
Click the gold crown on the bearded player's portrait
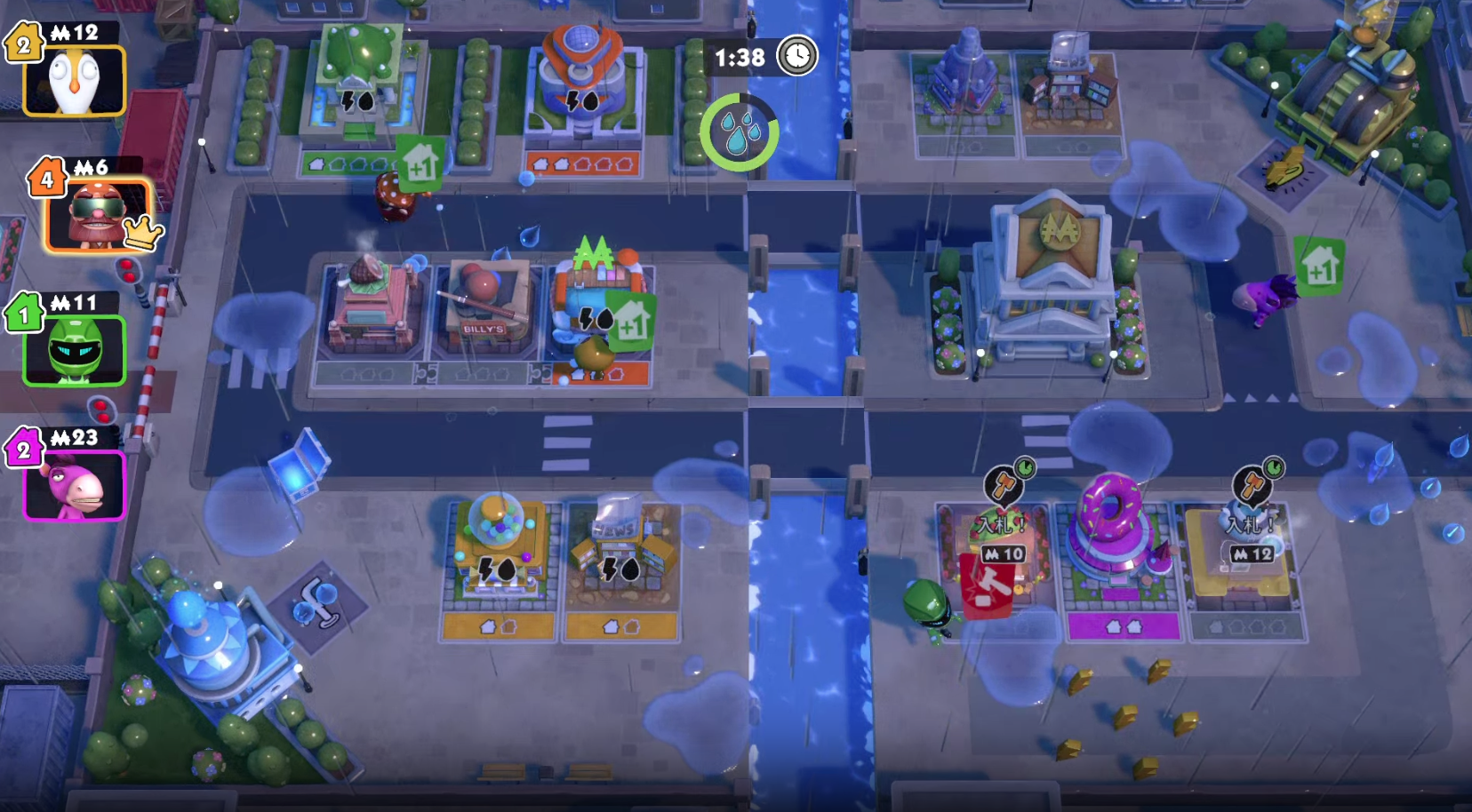[x=140, y=232]
